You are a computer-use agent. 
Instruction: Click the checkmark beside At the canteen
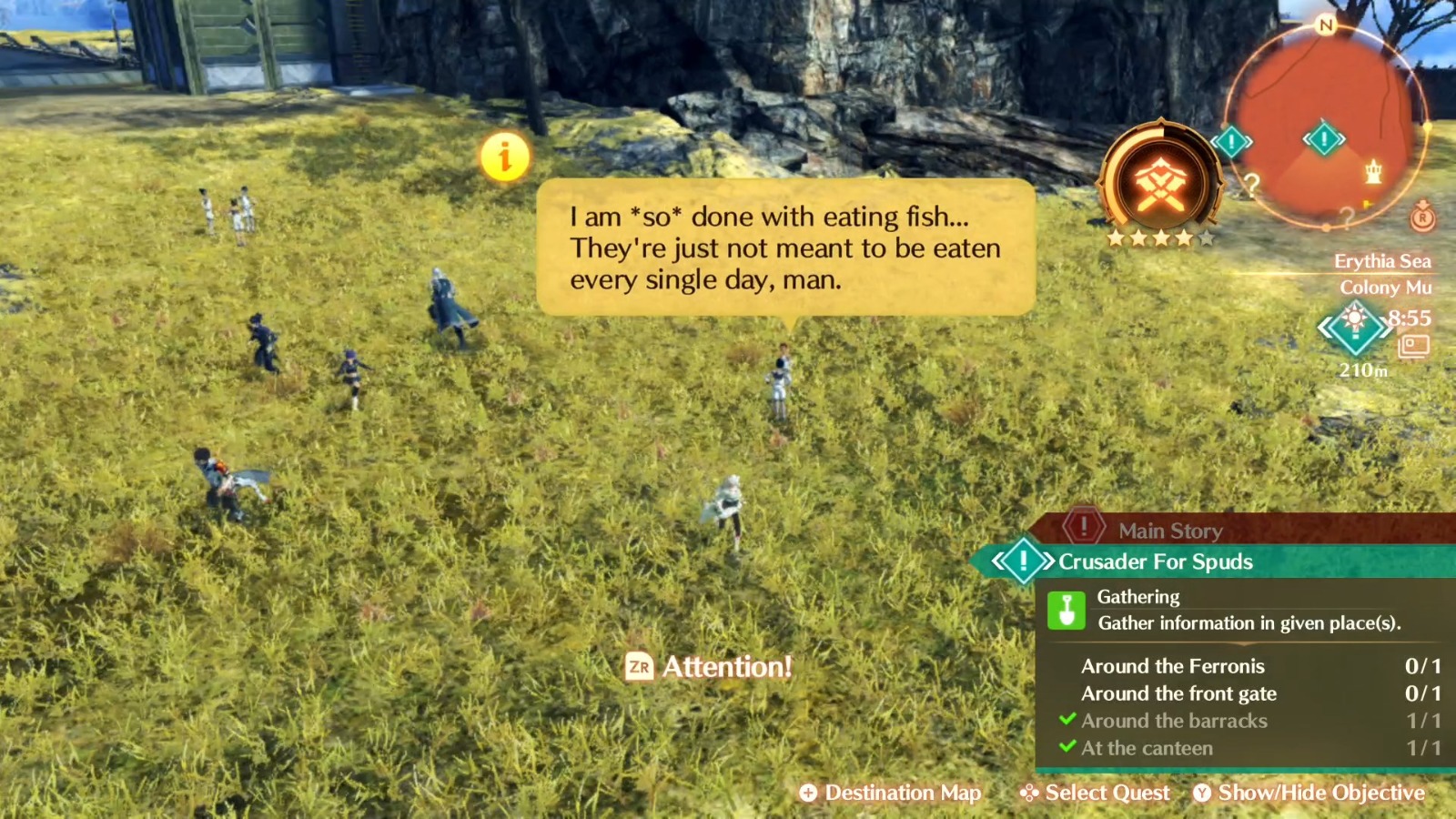point(1067,748)
